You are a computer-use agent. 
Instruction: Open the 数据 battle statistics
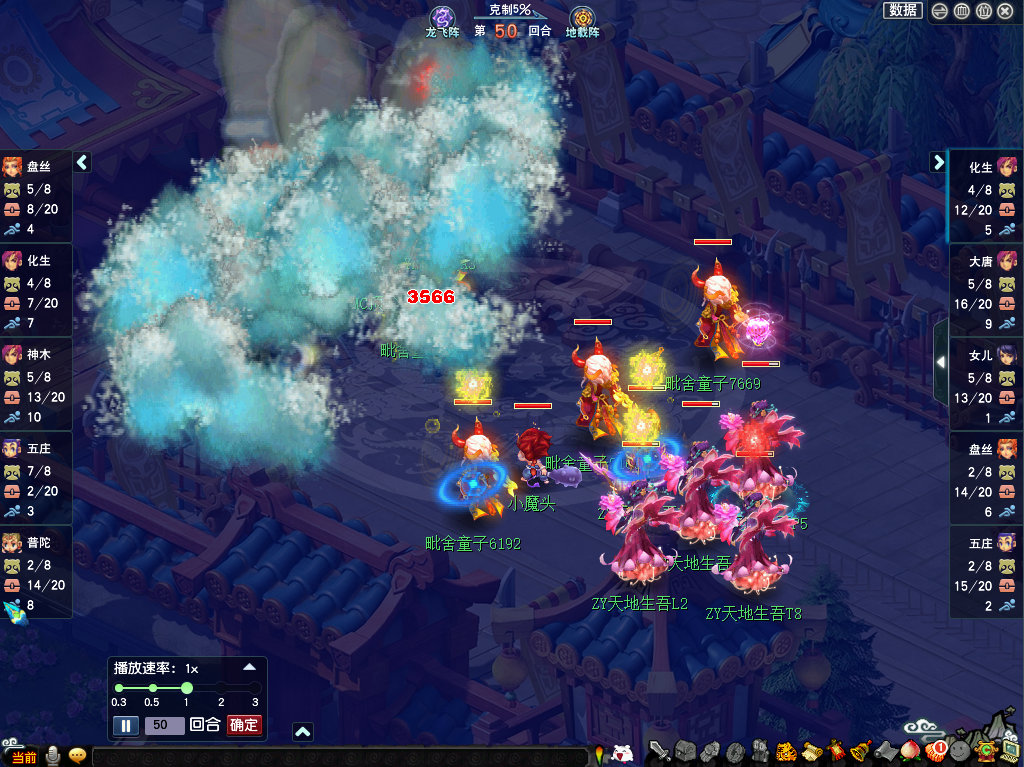coord(902,10)
